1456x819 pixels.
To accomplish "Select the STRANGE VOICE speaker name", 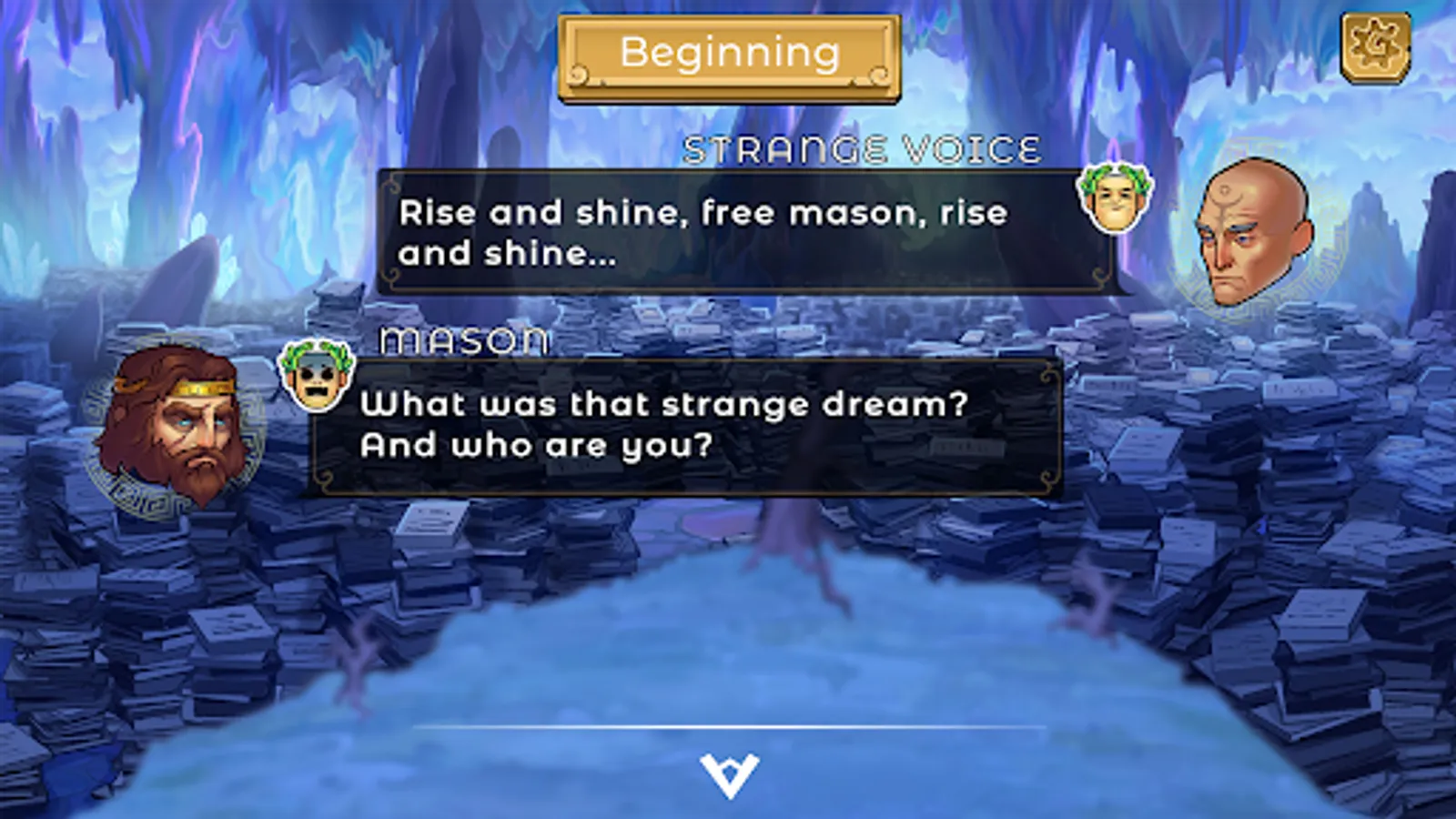I will [862, 147].
